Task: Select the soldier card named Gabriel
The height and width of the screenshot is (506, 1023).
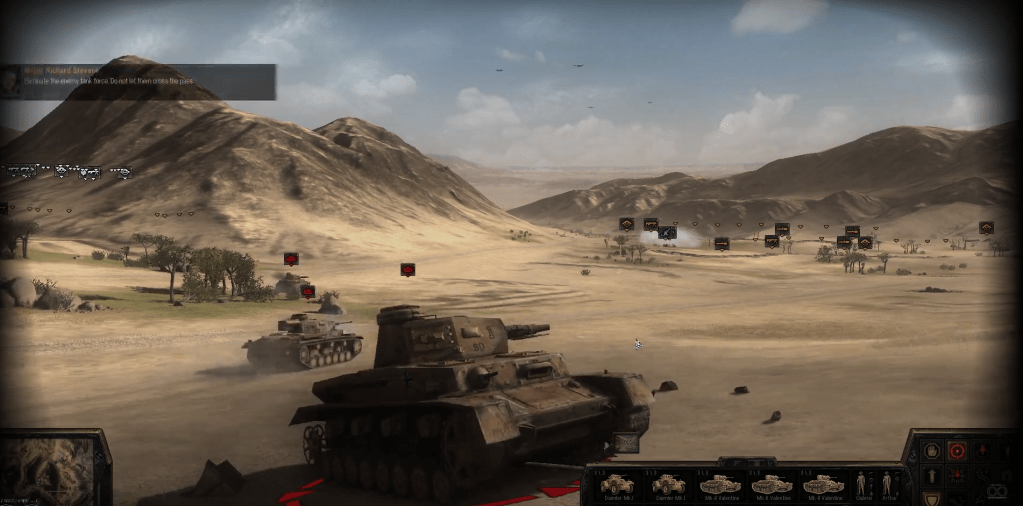Action: [x=862, y=485]
